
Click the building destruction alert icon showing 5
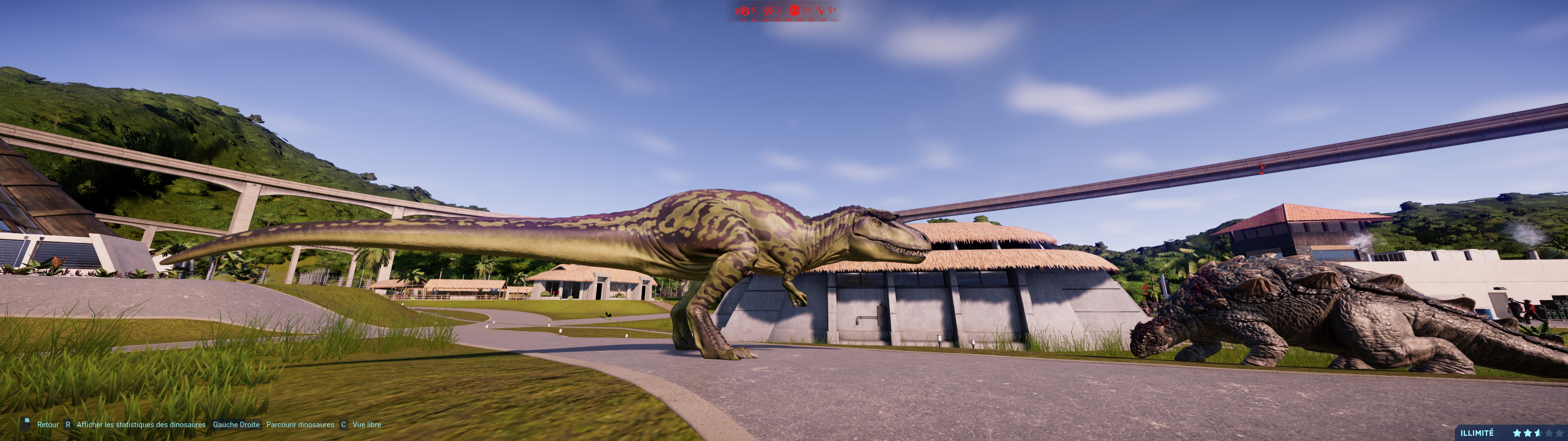coord(743,11)
